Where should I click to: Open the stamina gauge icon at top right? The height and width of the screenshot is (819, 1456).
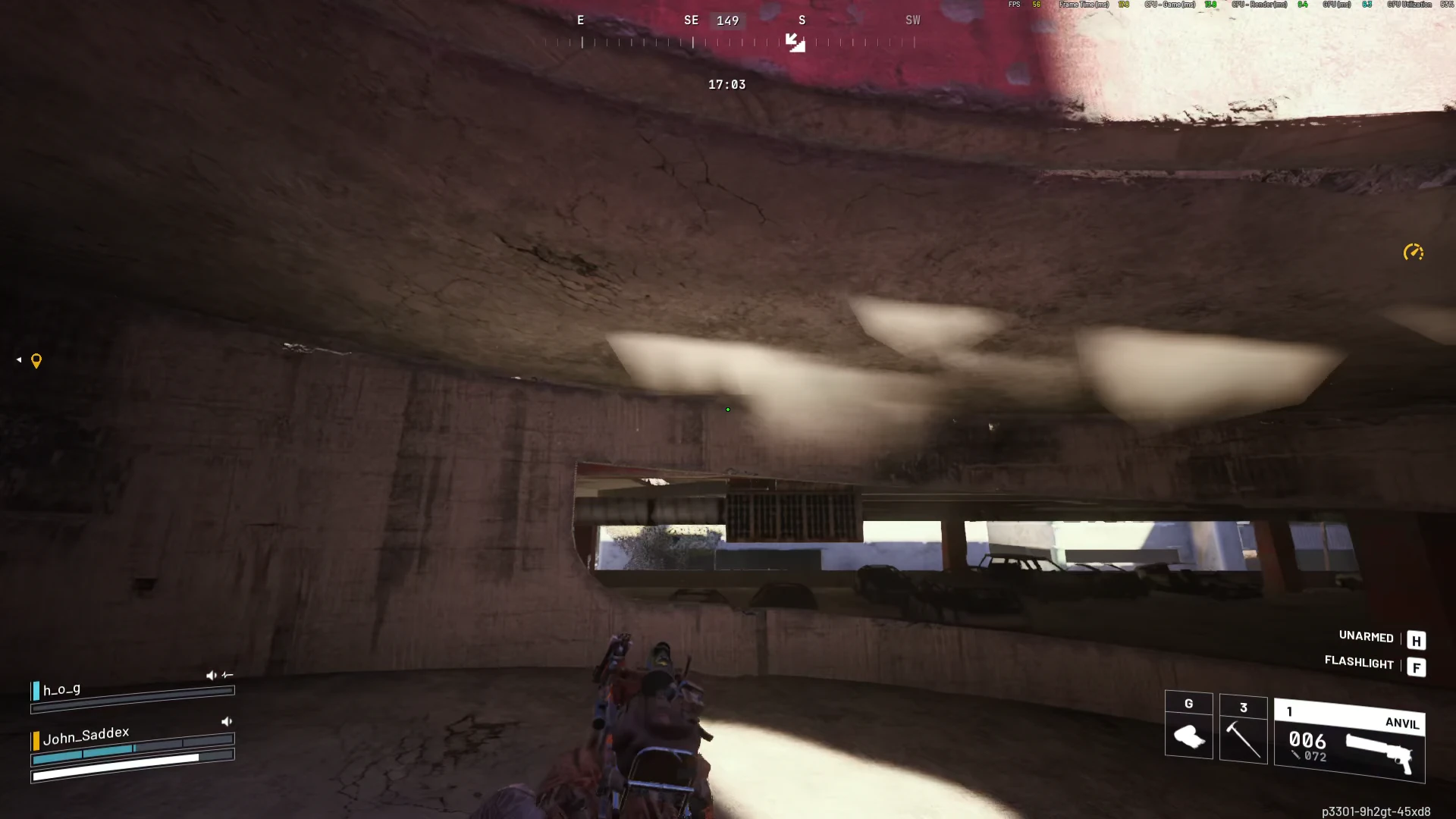(x=1413, y=252)
